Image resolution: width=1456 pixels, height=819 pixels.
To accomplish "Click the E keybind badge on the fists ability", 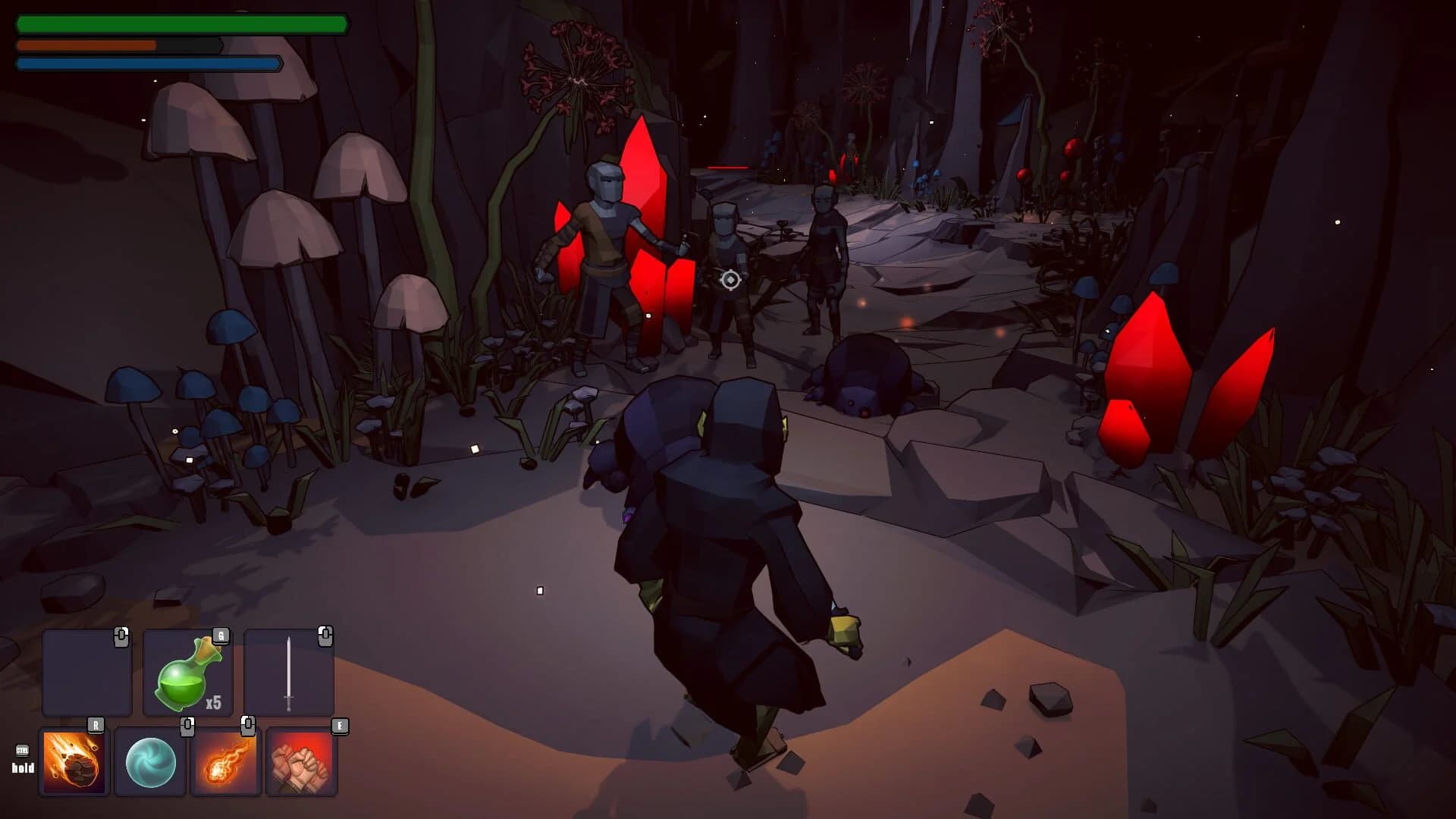I will point(340,726).
